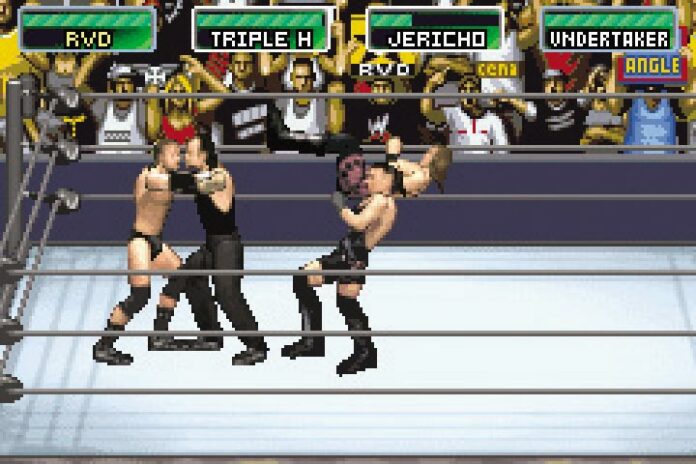Select the RVD wrestler status panel
This screenshot has width=696, height=464.
click(x=88, y=30)
